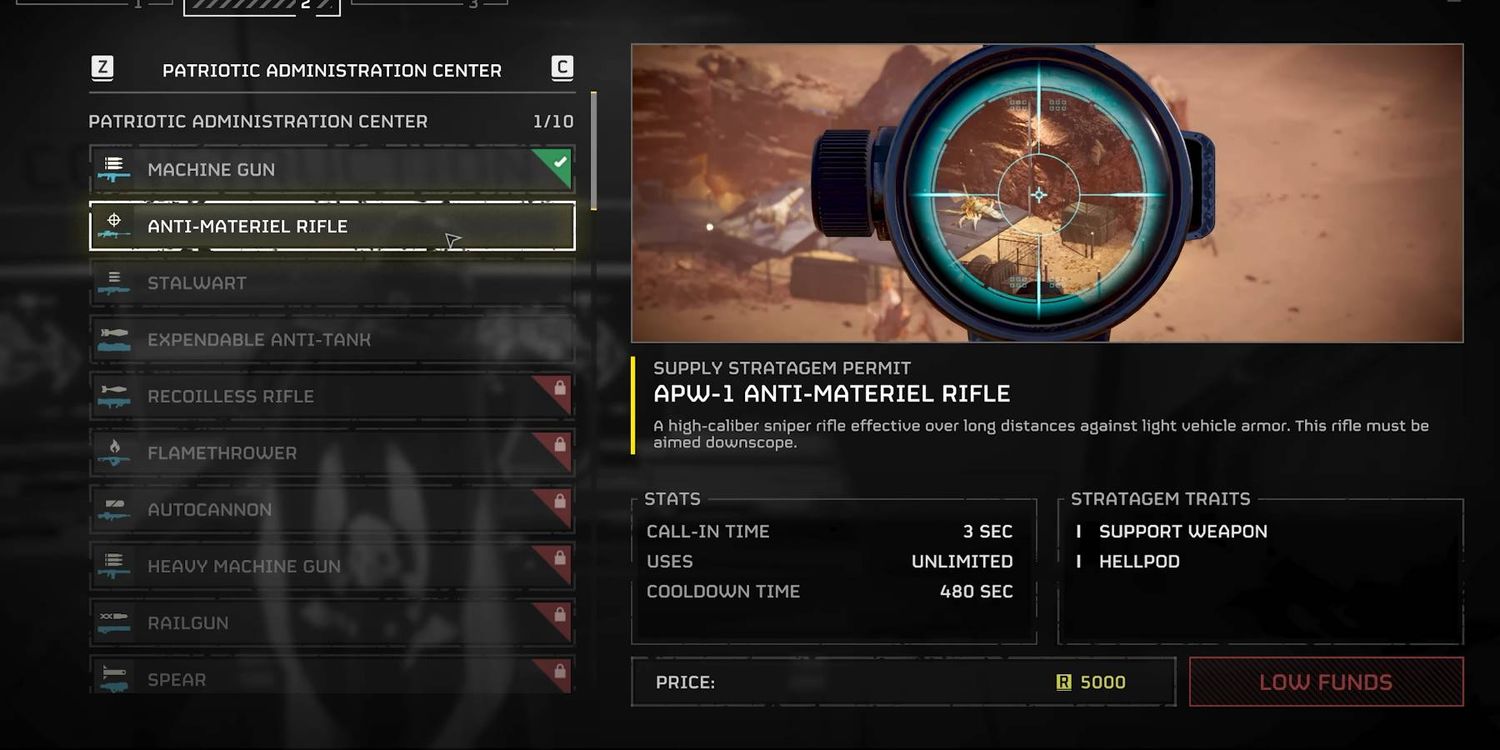View the Anti-Materiel Rifle preview image
This screenshot has width=1500, height=750.
[1047, 193]
